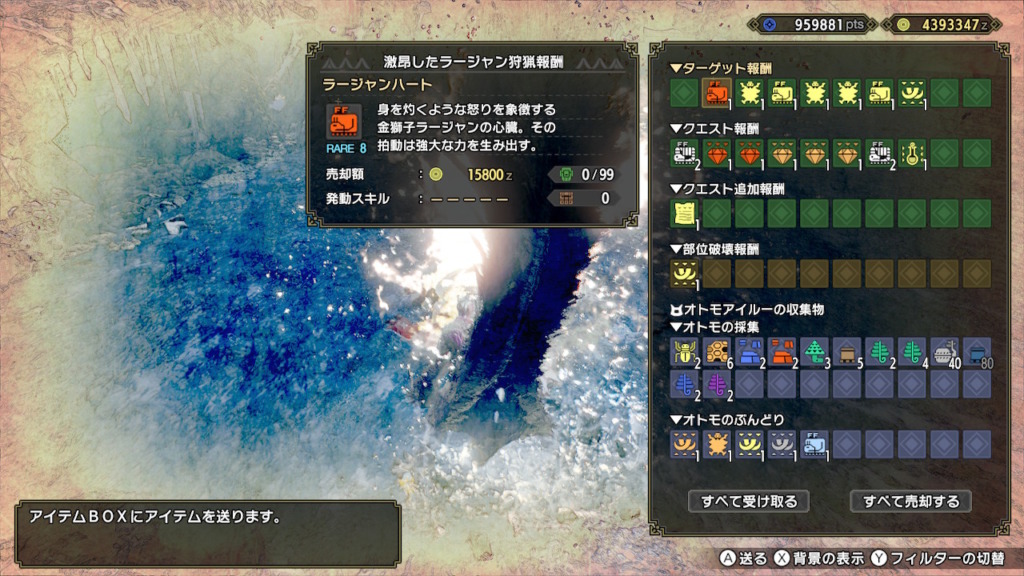The height and width of the screenshot is (576, 1024).
Task: Select the orange ore item slot
Action: [781, 351]
